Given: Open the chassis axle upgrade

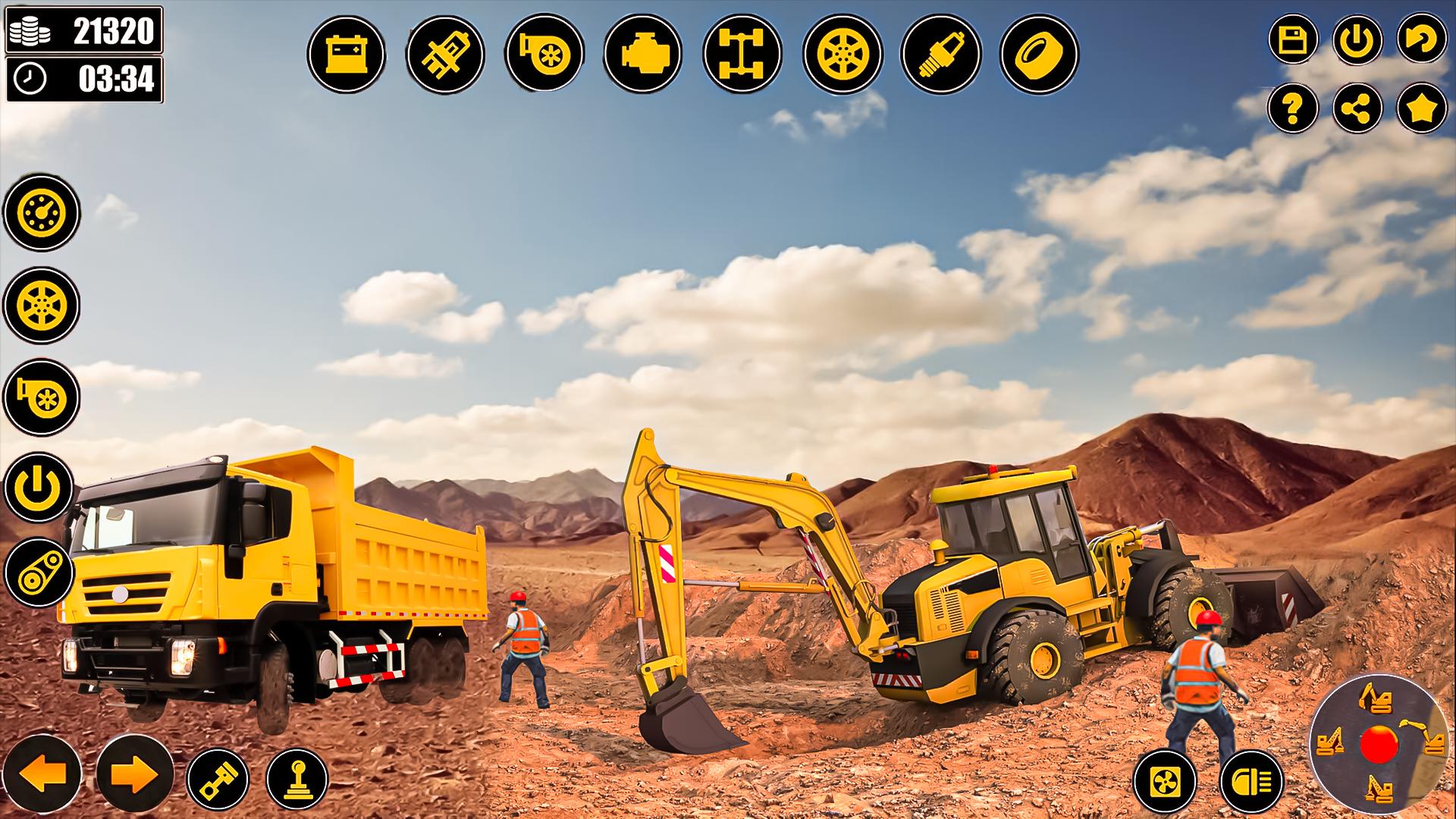Looking at the screenshot, I should coord(743,53).
